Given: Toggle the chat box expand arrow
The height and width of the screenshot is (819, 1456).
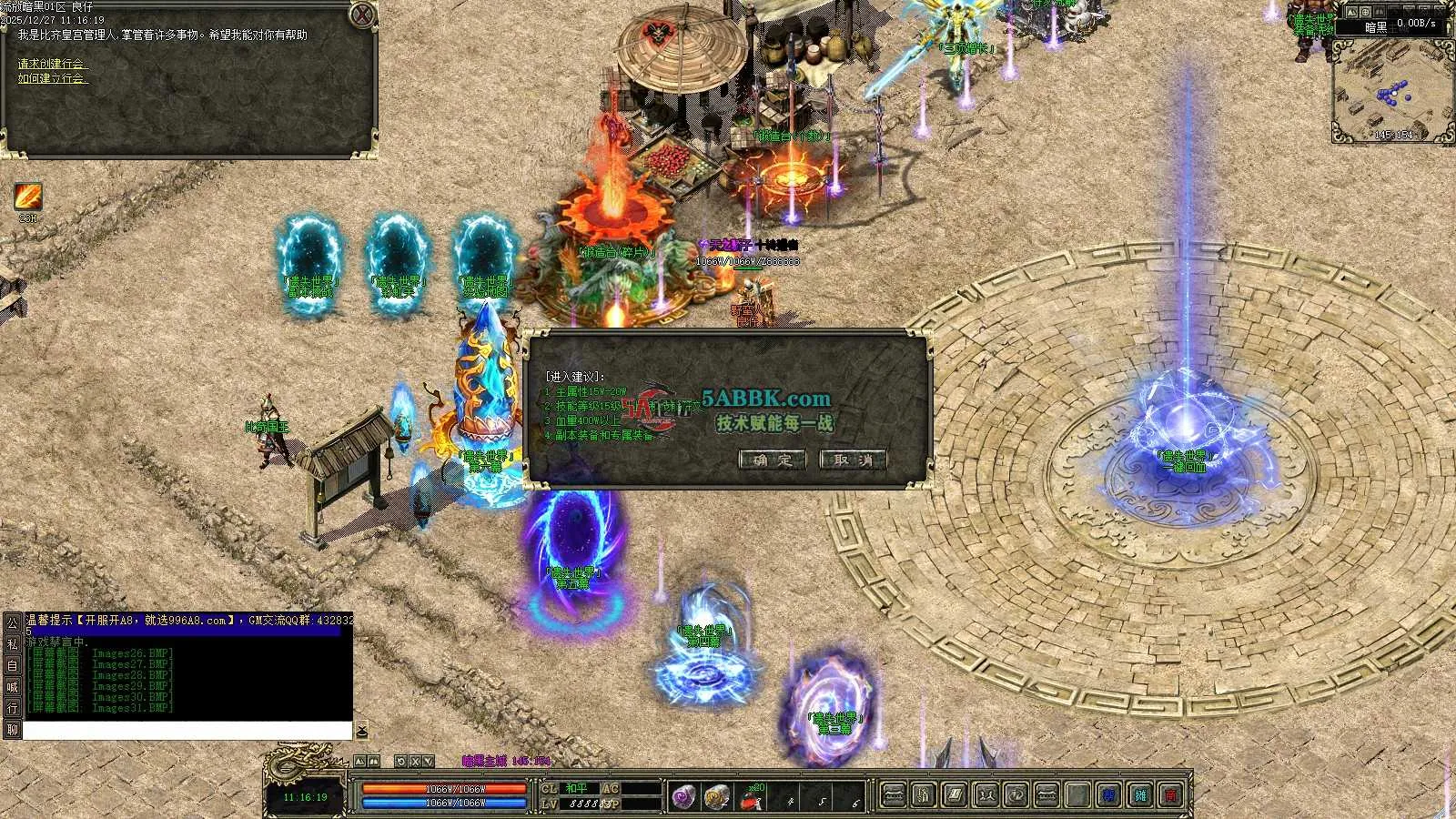Looking at the screenshot, I should [361, 731].
